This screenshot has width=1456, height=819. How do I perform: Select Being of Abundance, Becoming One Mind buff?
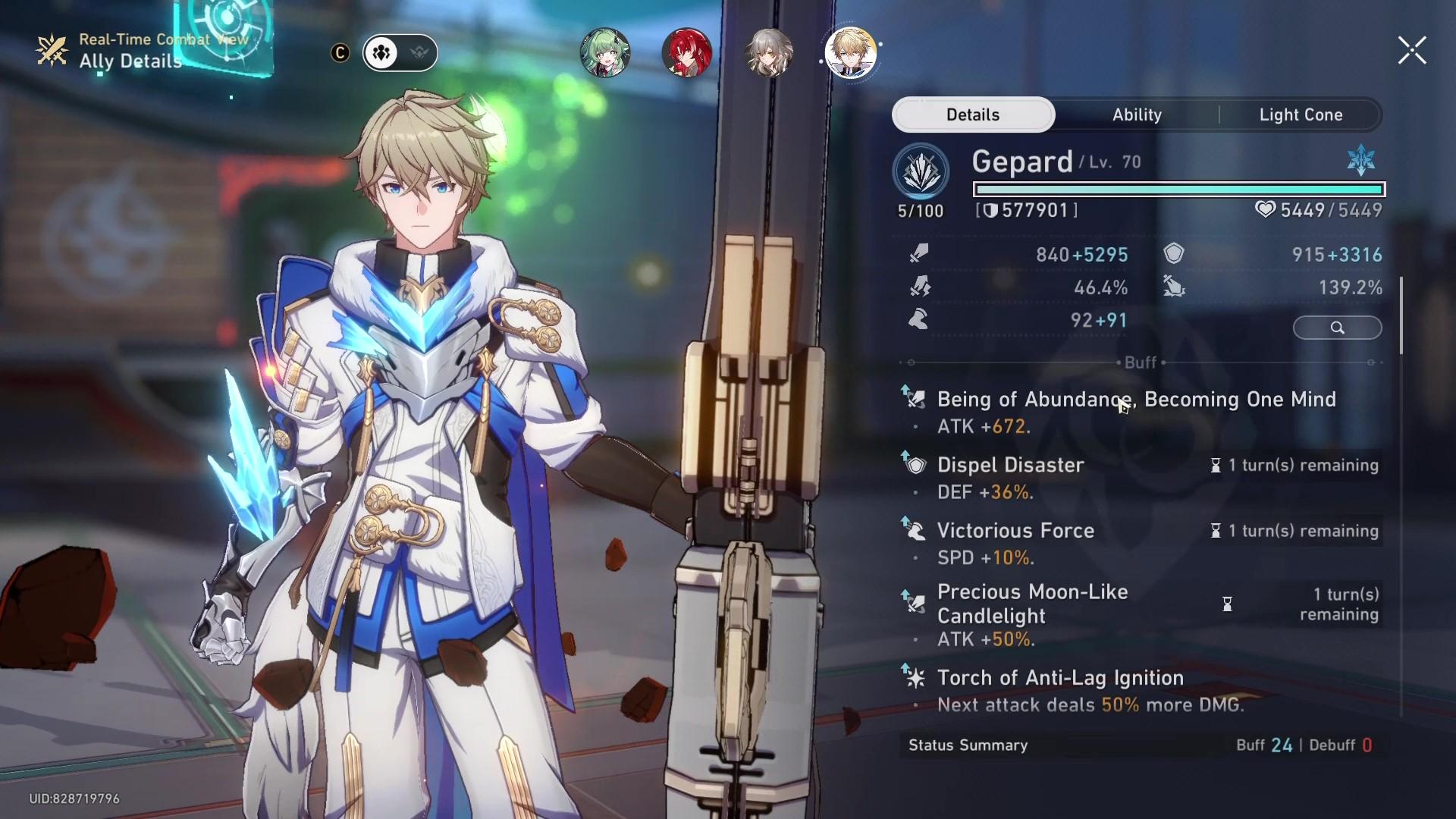pos(1136,400)
